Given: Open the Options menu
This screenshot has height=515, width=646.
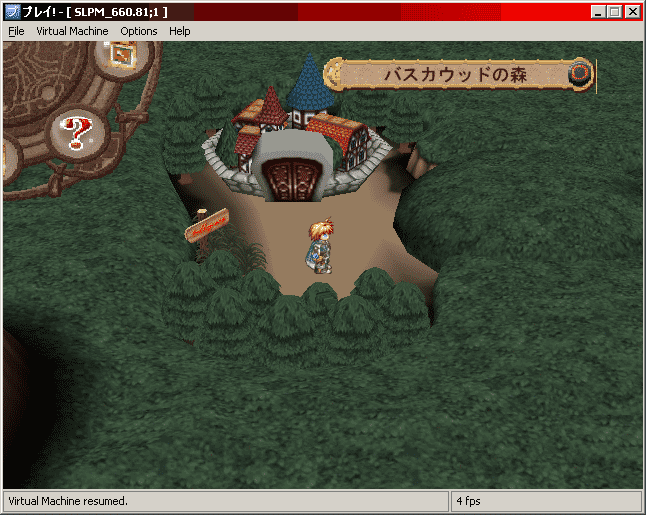Looking at the screenshot, I should (x=139, y=31).
